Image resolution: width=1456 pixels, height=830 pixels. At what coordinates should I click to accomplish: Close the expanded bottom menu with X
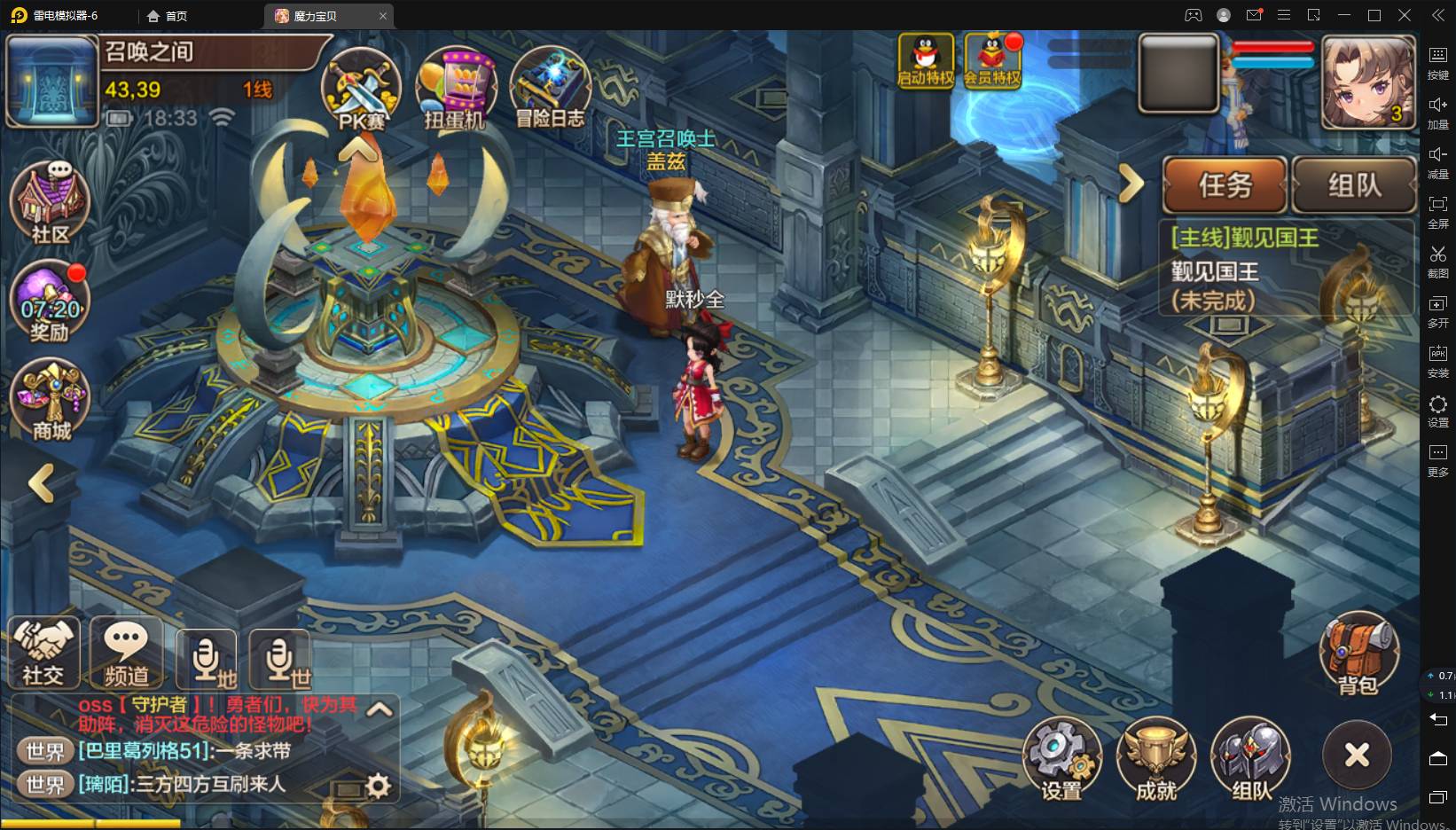[x=1357, y=755]
